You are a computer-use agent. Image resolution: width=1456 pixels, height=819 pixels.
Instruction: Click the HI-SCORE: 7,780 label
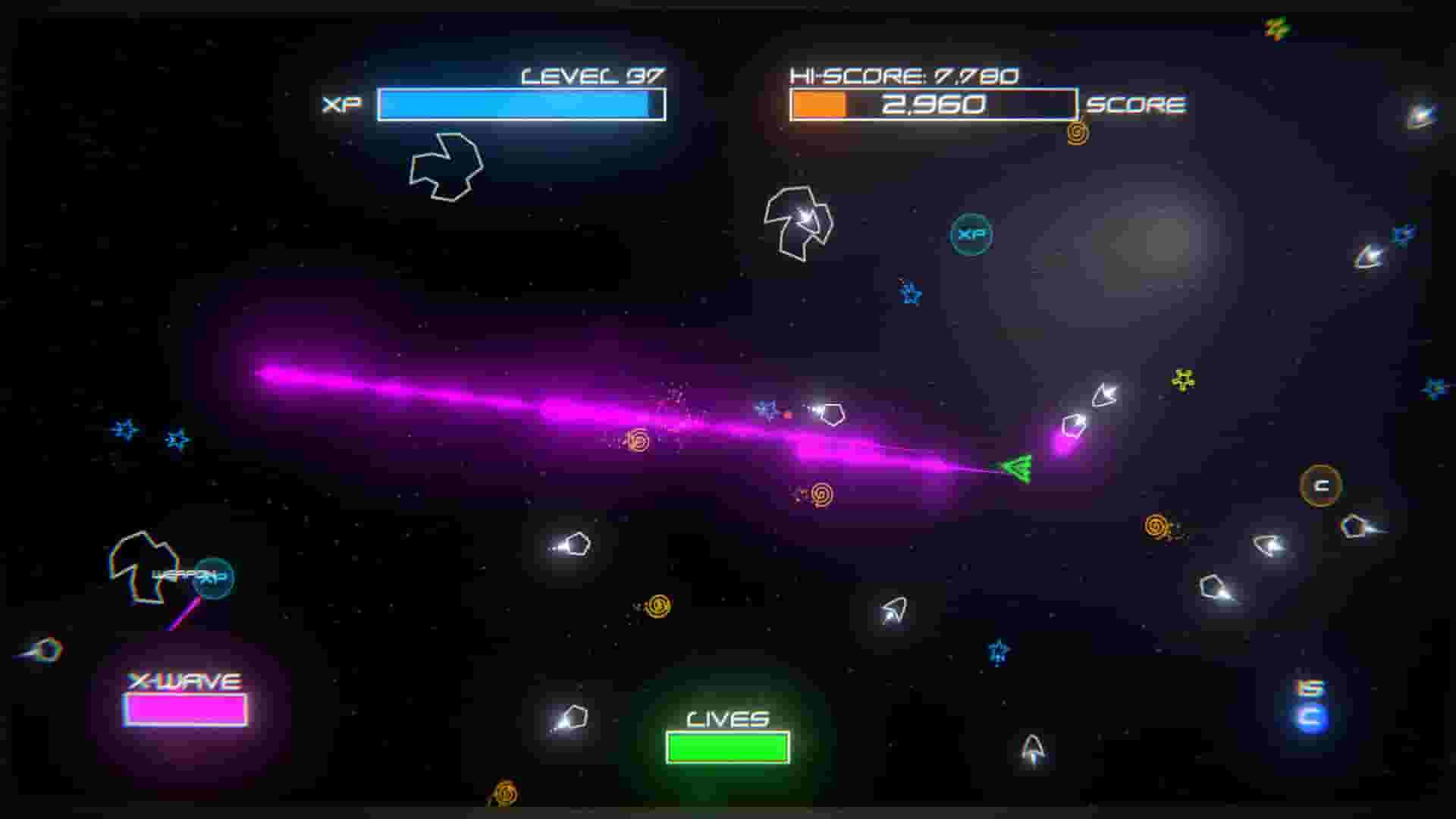[x=902, y=74]
